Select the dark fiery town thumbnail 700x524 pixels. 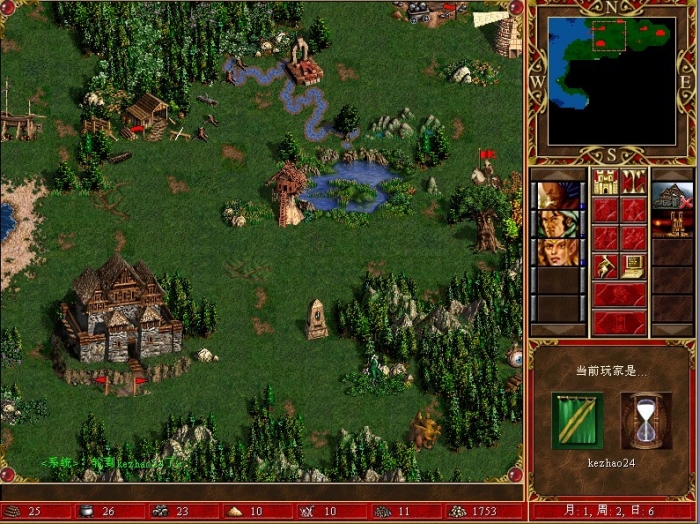(x=672, y=223)
